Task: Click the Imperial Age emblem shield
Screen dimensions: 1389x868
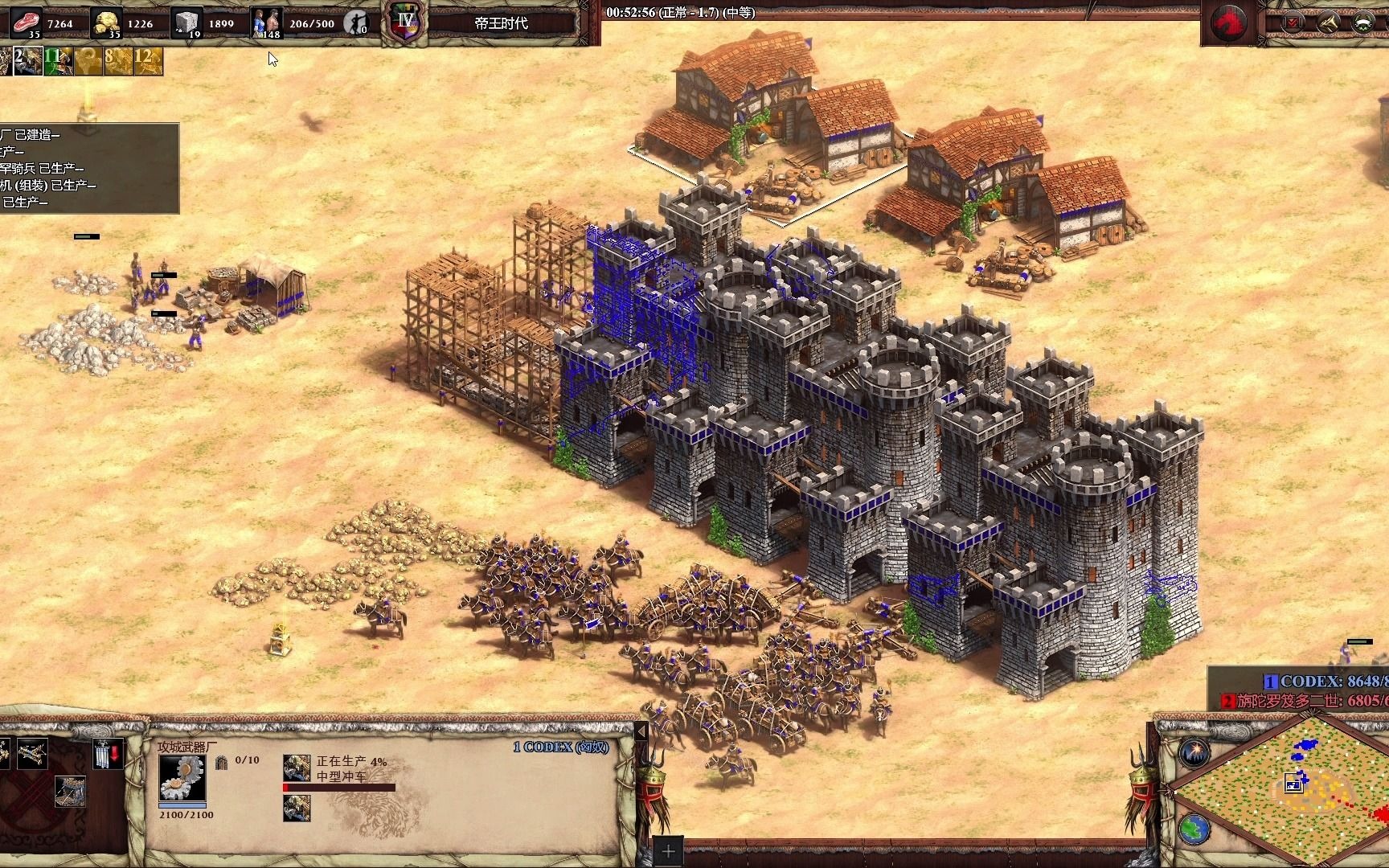Action: [405, 22]
